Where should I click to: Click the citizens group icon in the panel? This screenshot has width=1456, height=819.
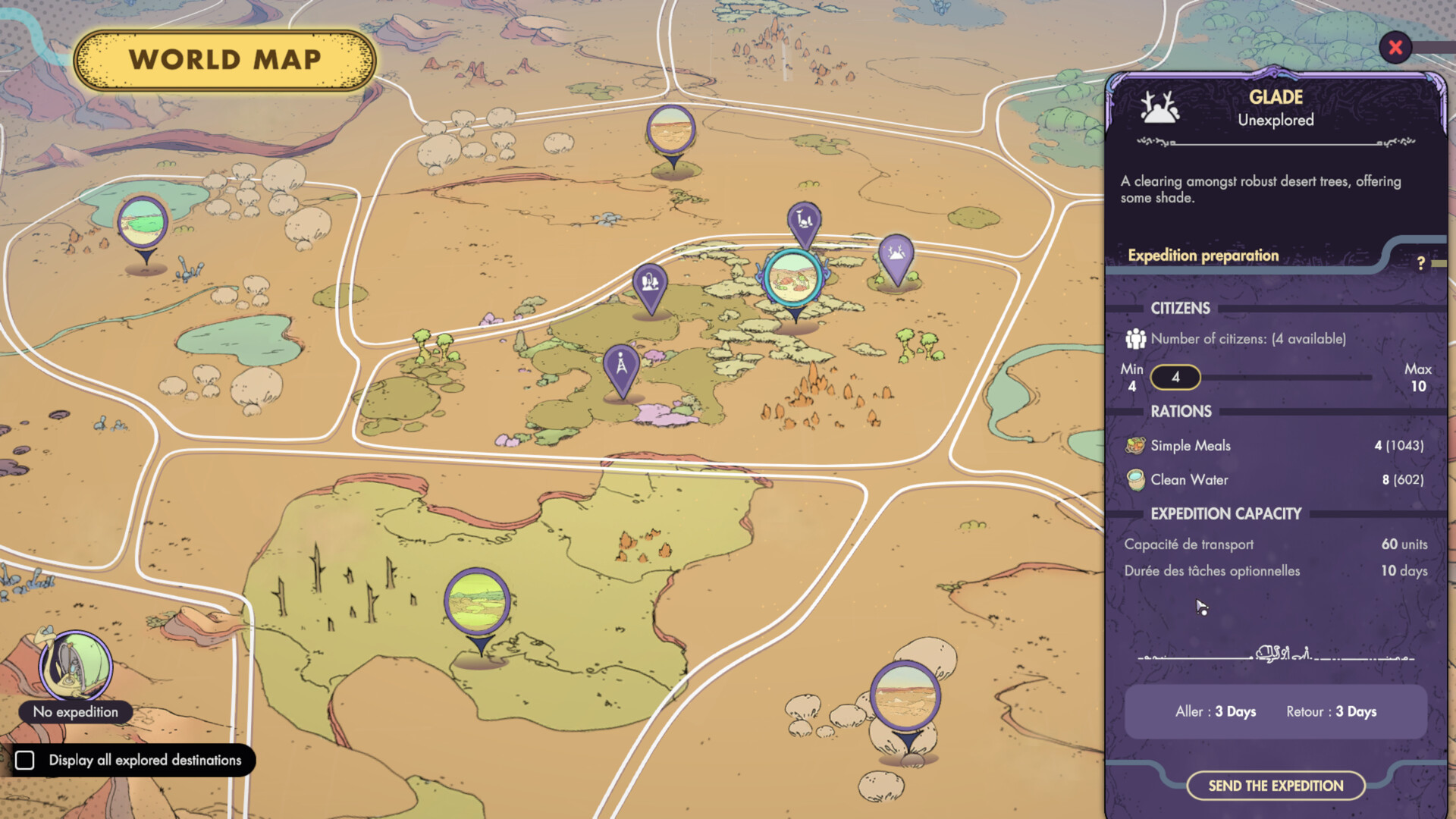point(1134,339)
